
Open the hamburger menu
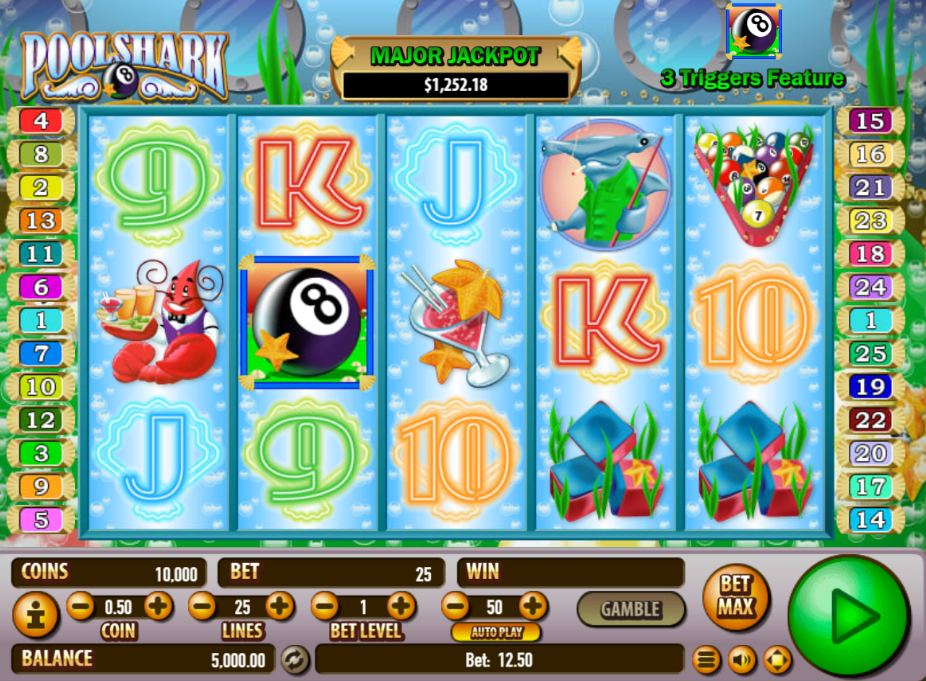[707, 659]
